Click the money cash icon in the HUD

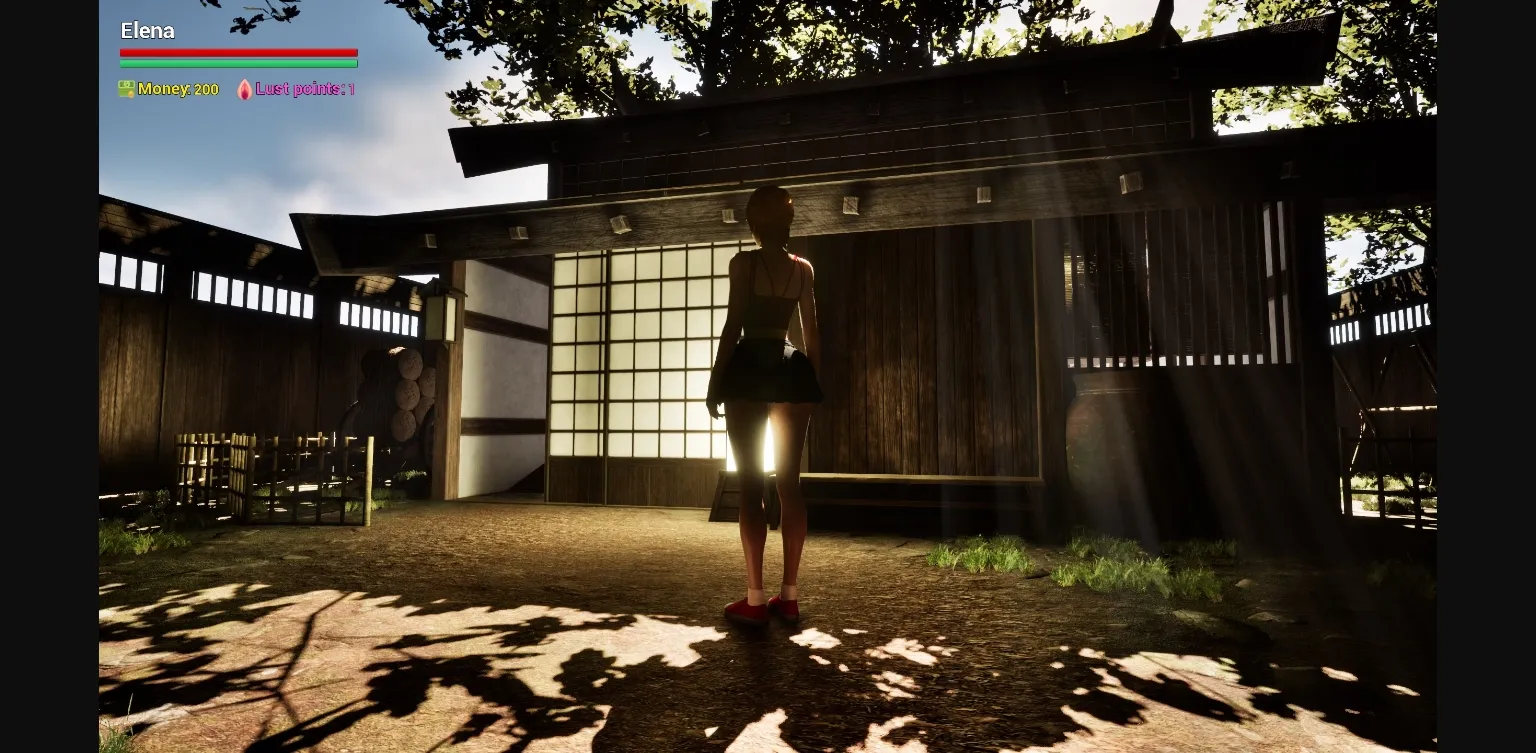(126, 89)
